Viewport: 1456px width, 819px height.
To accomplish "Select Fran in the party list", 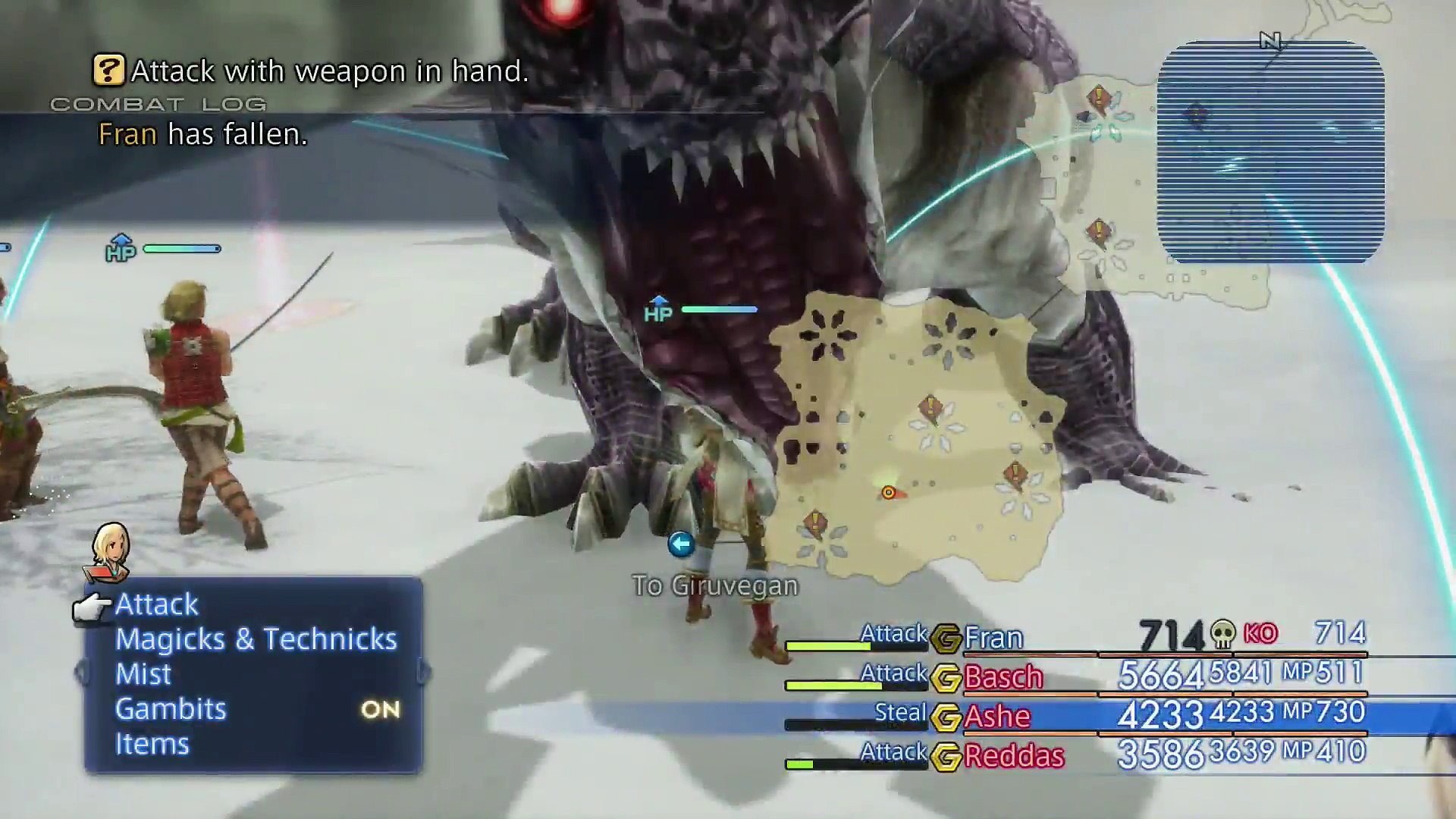I will tap(993, 638).
